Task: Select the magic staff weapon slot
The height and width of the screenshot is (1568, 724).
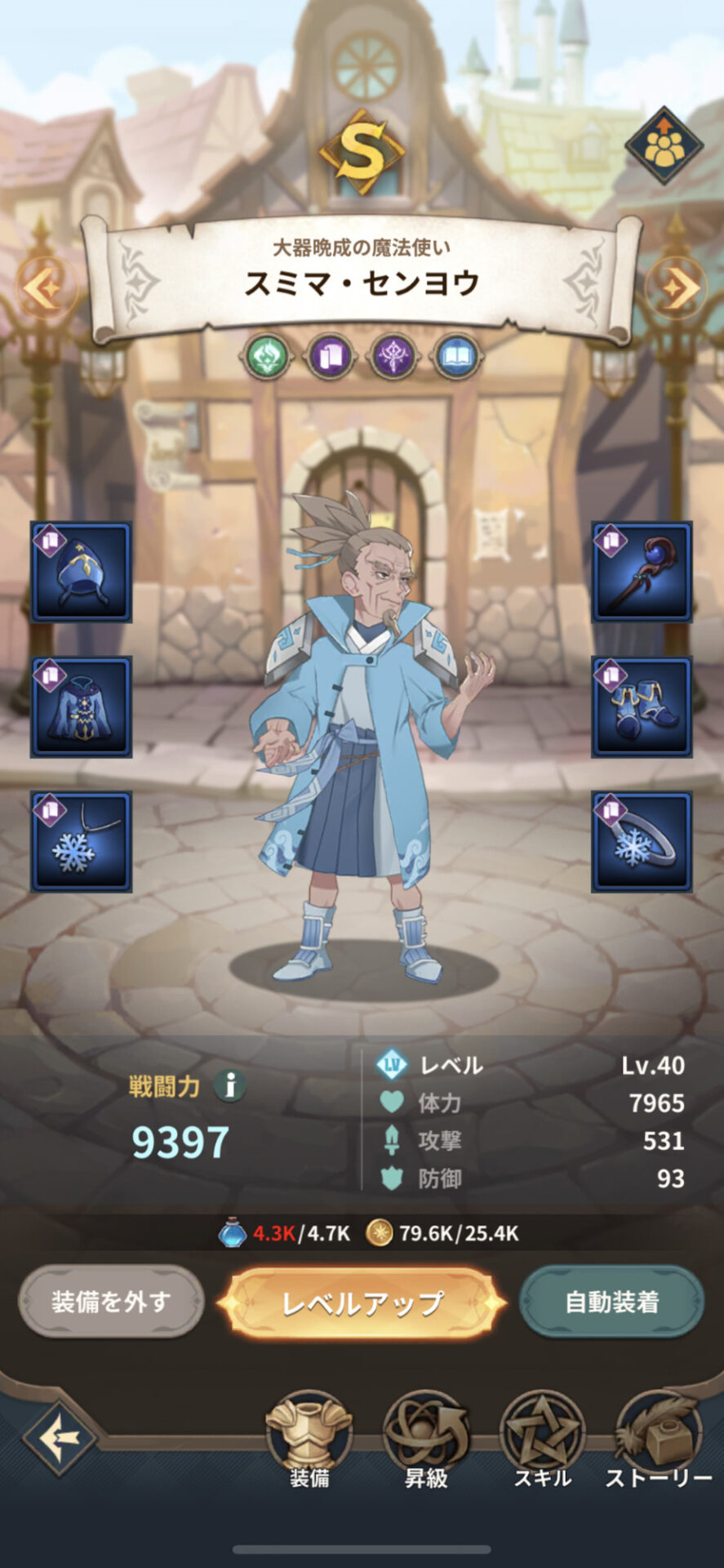Action: point(642,572)
